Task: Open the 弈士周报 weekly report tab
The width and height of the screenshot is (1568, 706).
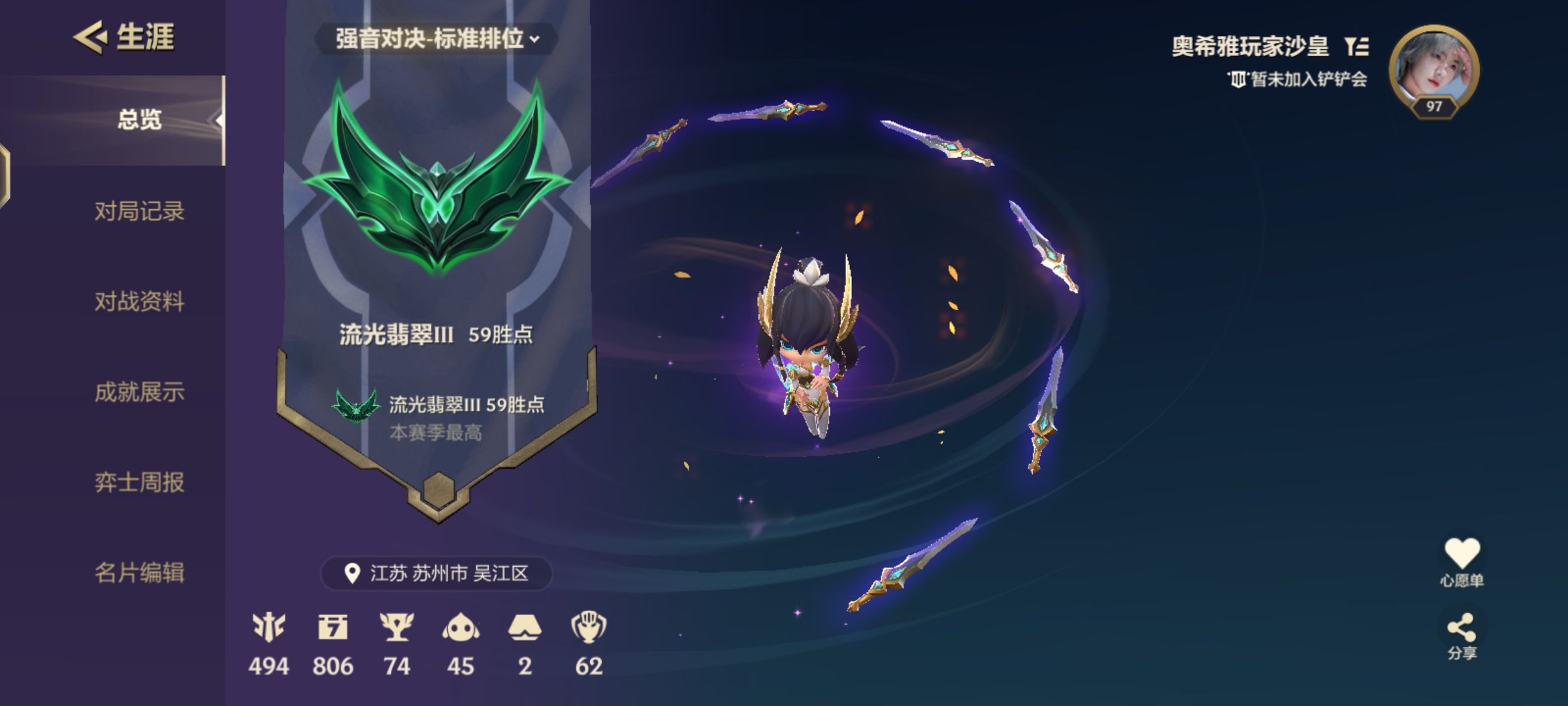Action: click(139, 482)
